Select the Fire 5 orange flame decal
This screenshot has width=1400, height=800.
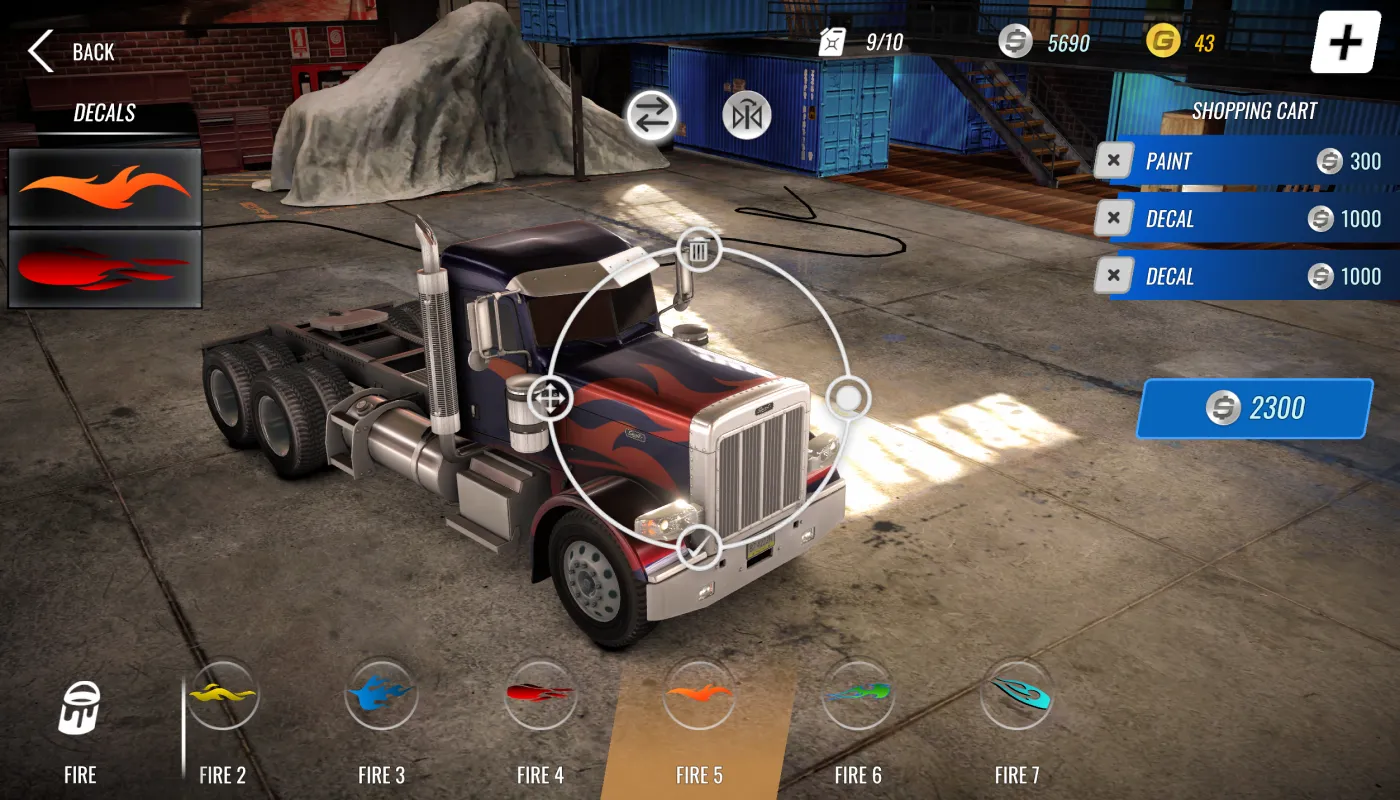[699, 697]
